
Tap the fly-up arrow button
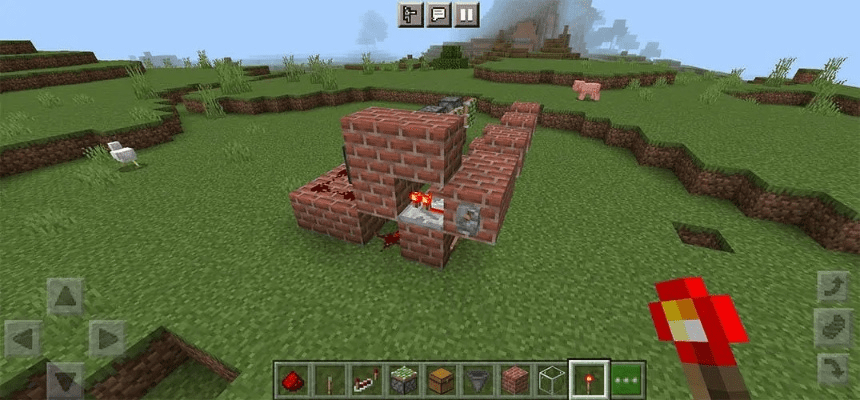(833, 287)
